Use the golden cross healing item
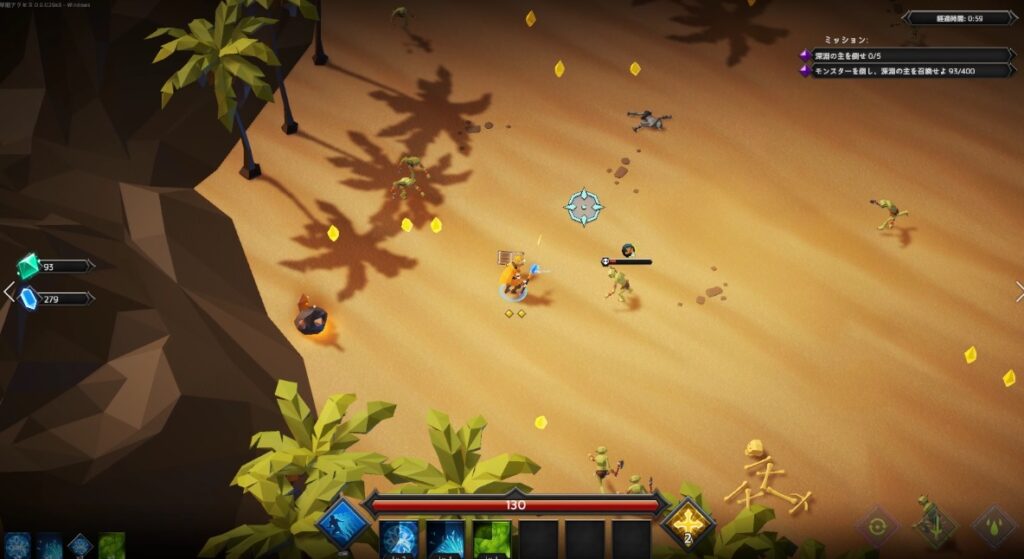 tap(688, 523)
